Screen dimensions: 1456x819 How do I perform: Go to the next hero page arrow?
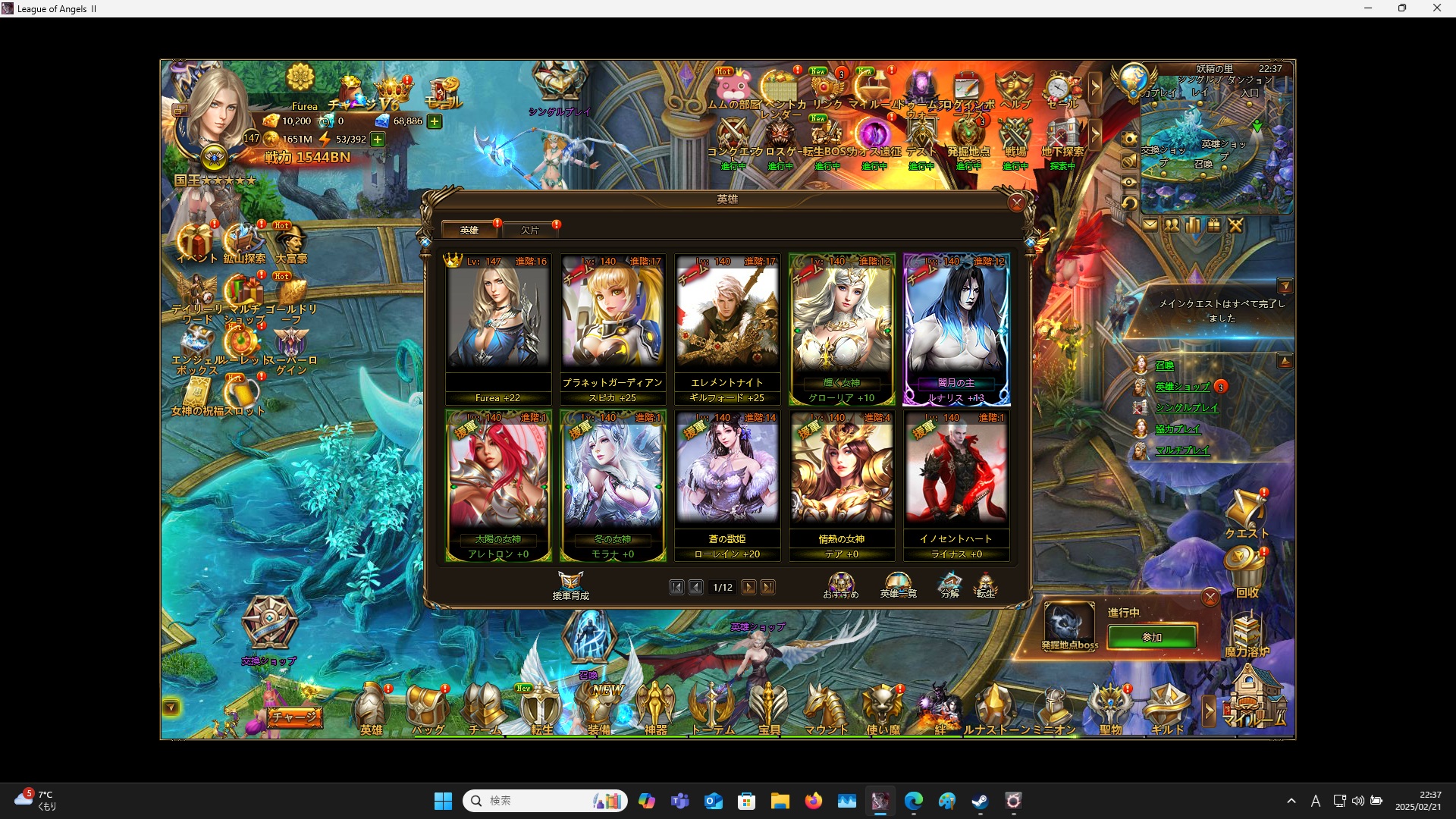pyautogui.click(x=749, y=587)
